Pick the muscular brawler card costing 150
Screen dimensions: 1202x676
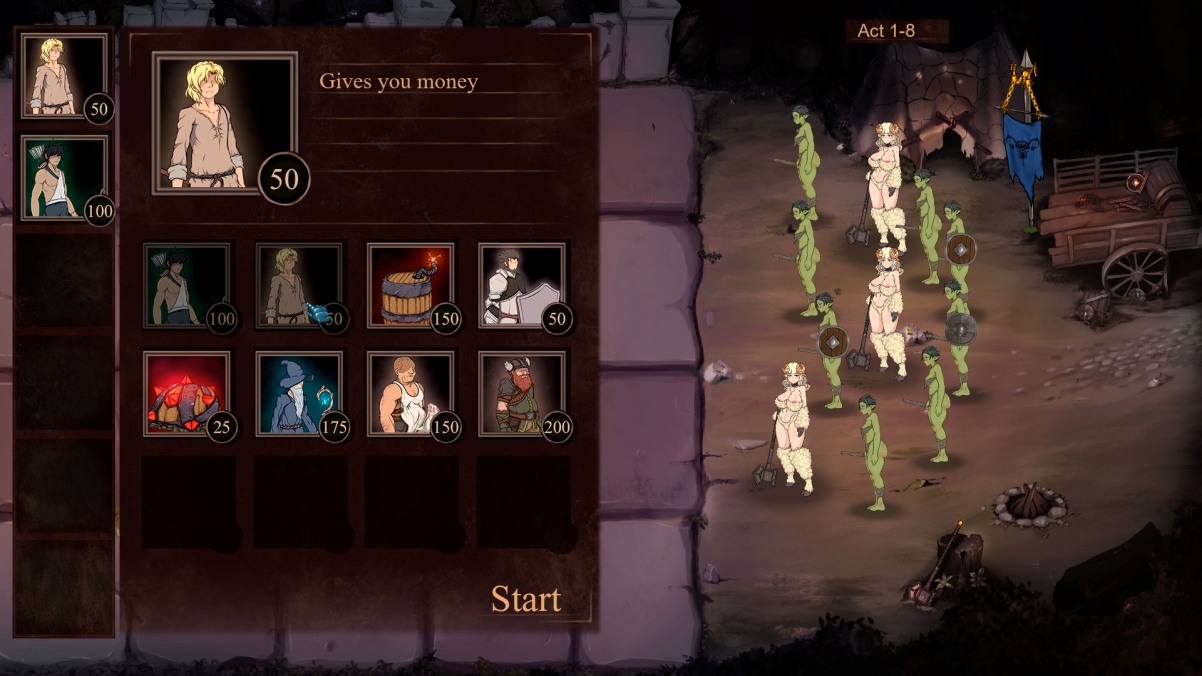(410, 393)
